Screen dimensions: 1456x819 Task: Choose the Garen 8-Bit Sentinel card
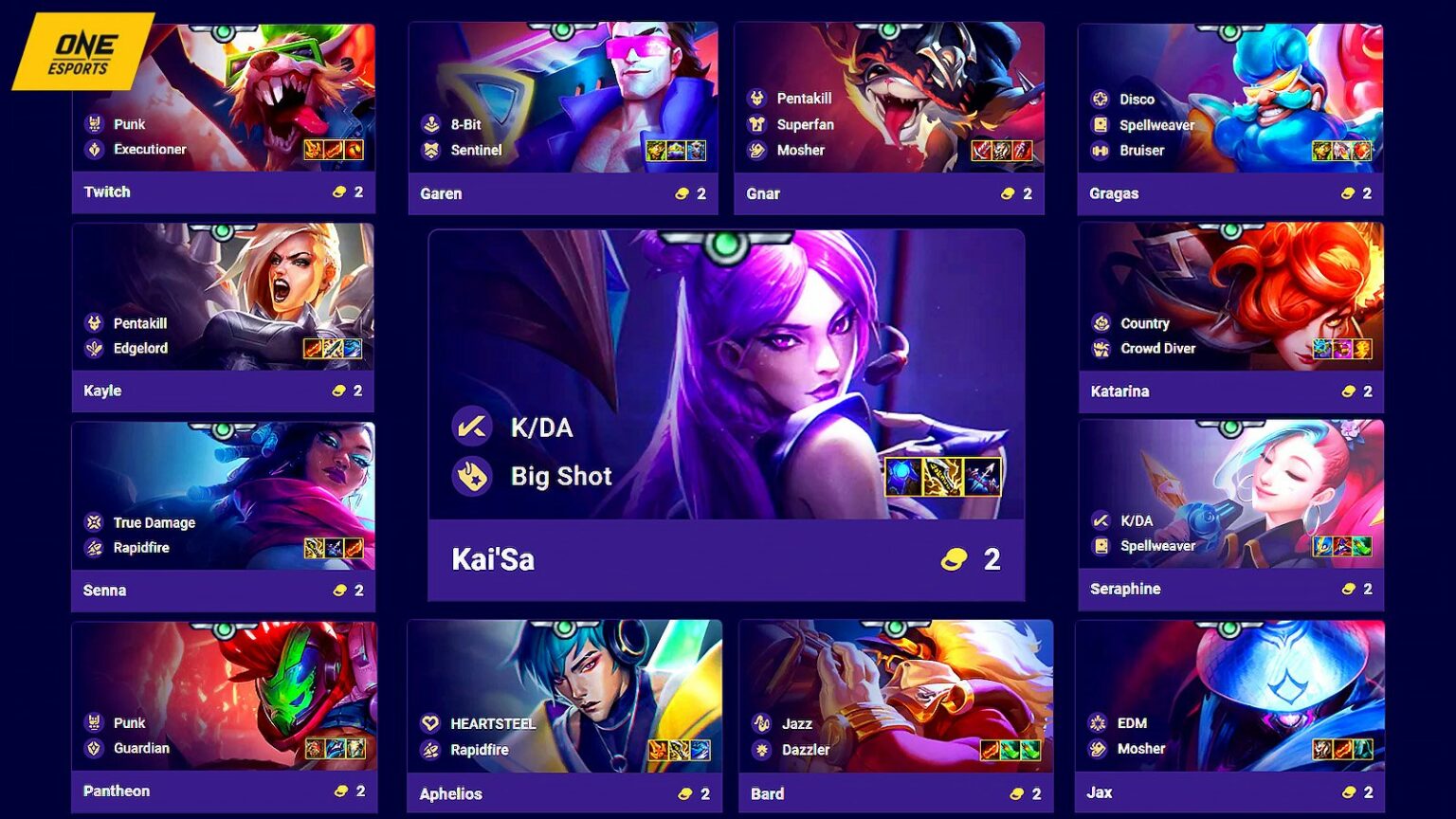pos(563,118)
